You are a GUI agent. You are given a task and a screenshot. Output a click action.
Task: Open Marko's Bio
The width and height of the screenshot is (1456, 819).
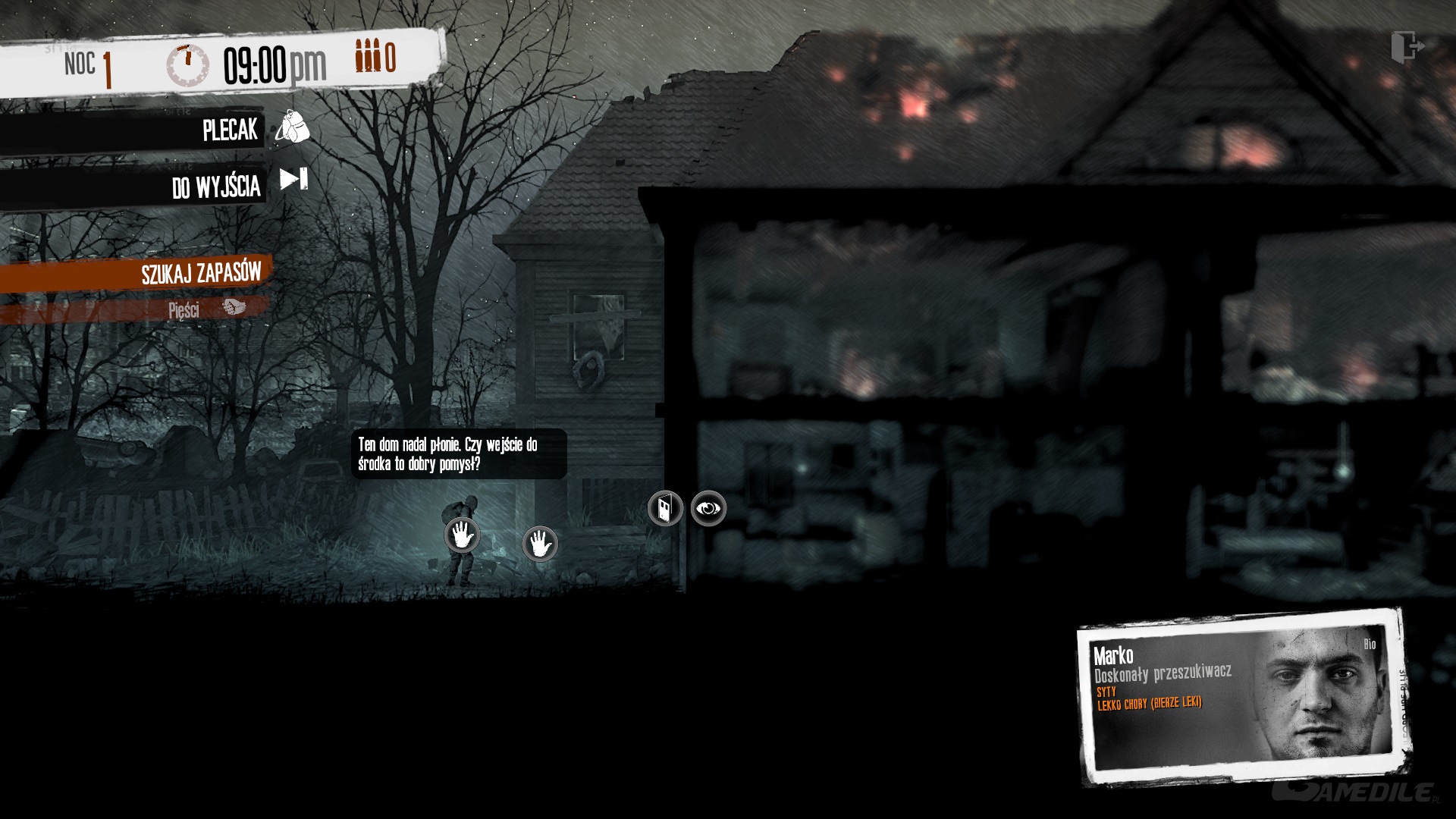(1369, 645)
